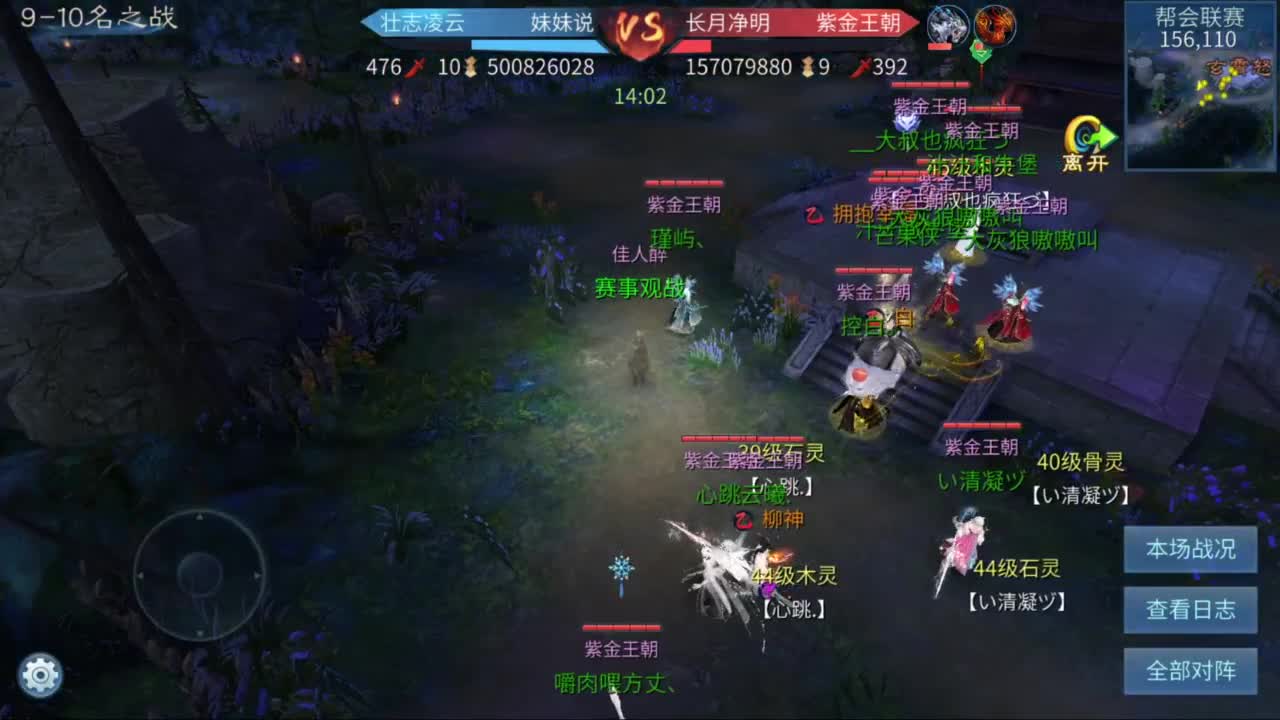The width and height of the screenshot is (1280, 720).
Task: Tap the red sword icon beside 476 score
Action: click(413, 69)
